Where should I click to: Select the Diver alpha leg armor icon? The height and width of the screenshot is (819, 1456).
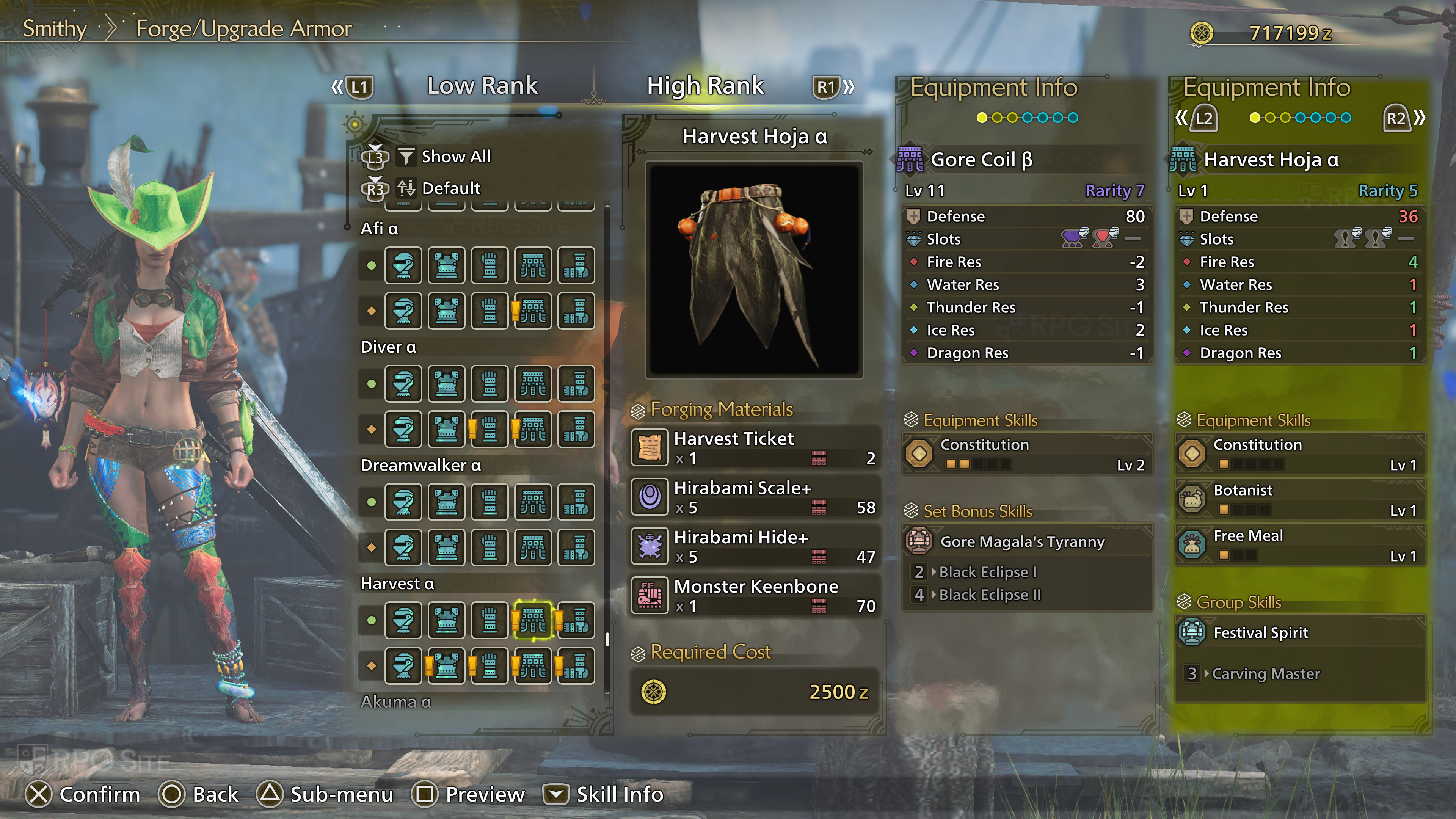576,384
